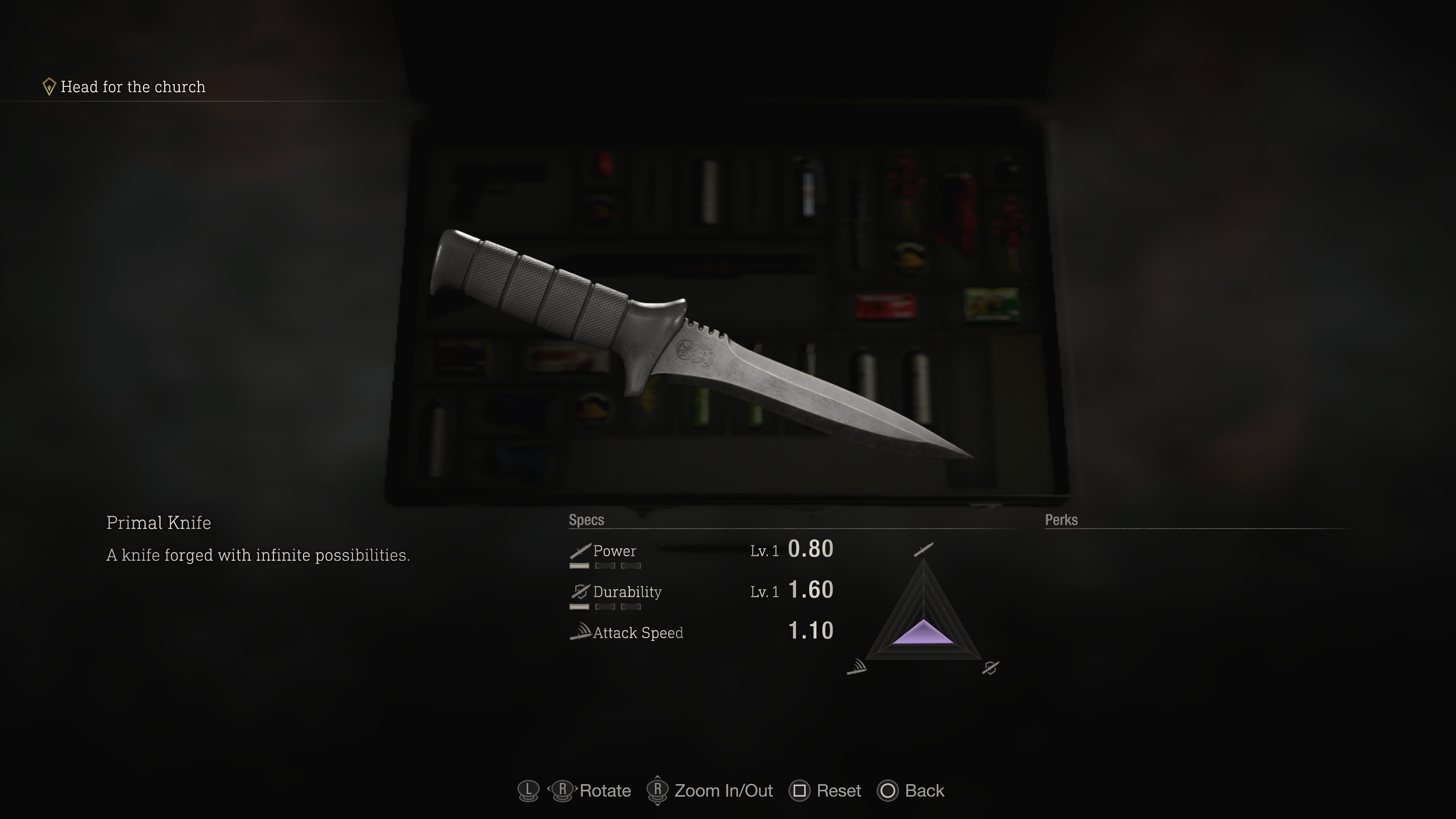The image size is (1456, 819).
Task: Toggle the Power level segment bar
Action: [605, 566]
